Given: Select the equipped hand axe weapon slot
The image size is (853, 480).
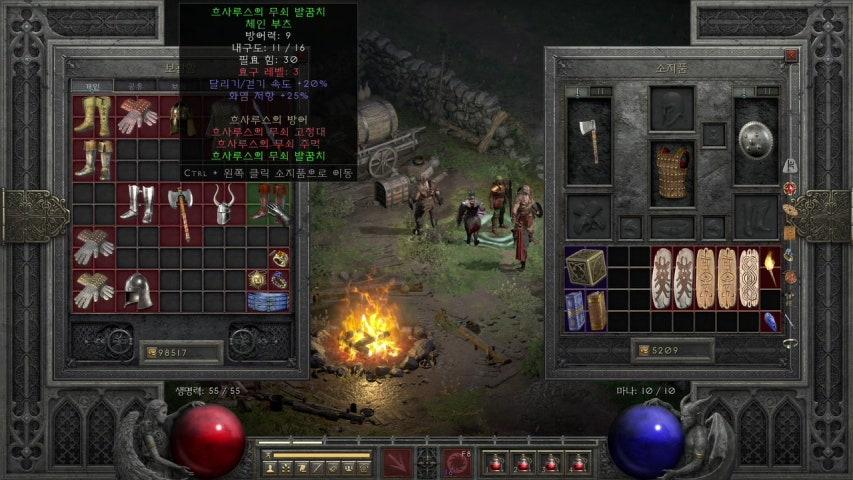Looking at the screenshot, I should pyautogui.click(x=588, y=141).
